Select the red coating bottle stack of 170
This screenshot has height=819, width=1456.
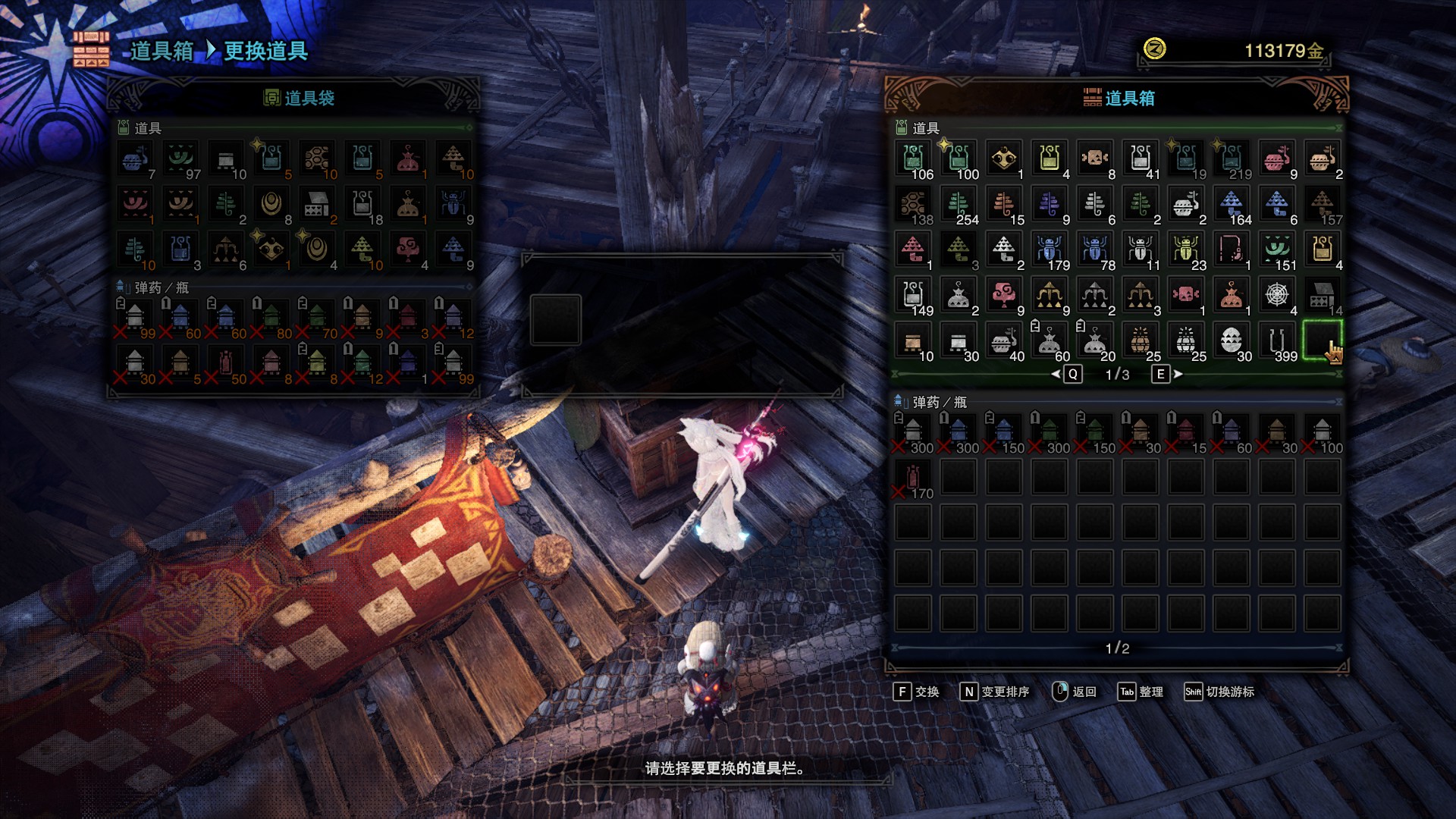913,479
